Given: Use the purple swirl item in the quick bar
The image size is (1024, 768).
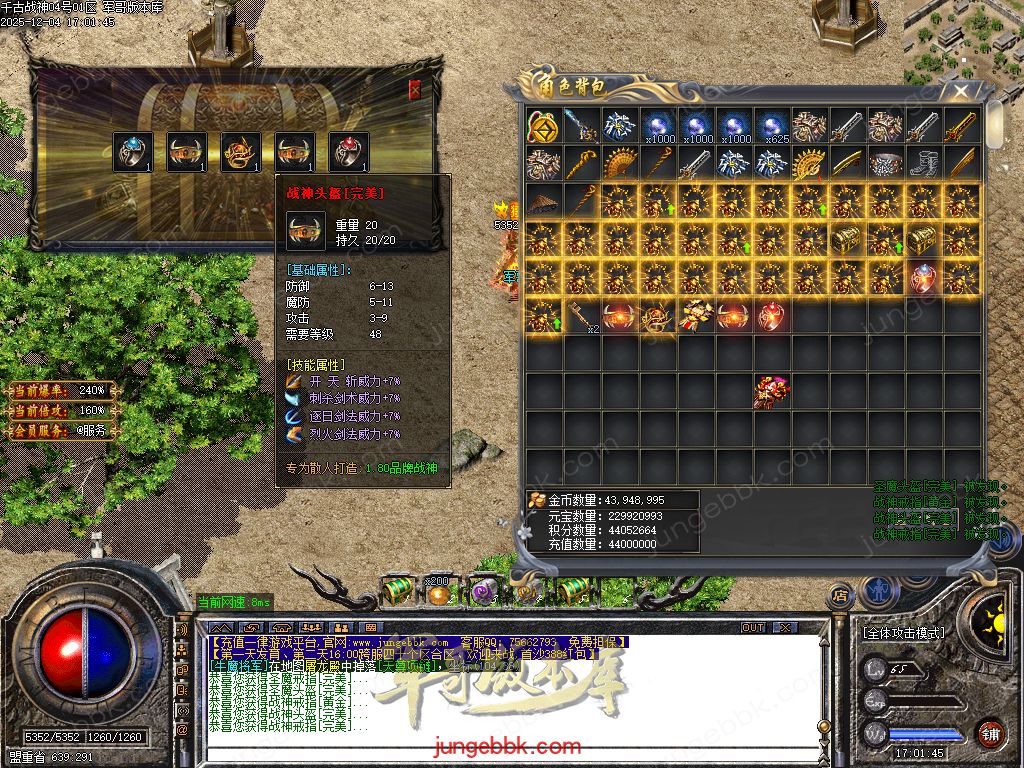Looking at the screenshot, I should tap(483, 592).
